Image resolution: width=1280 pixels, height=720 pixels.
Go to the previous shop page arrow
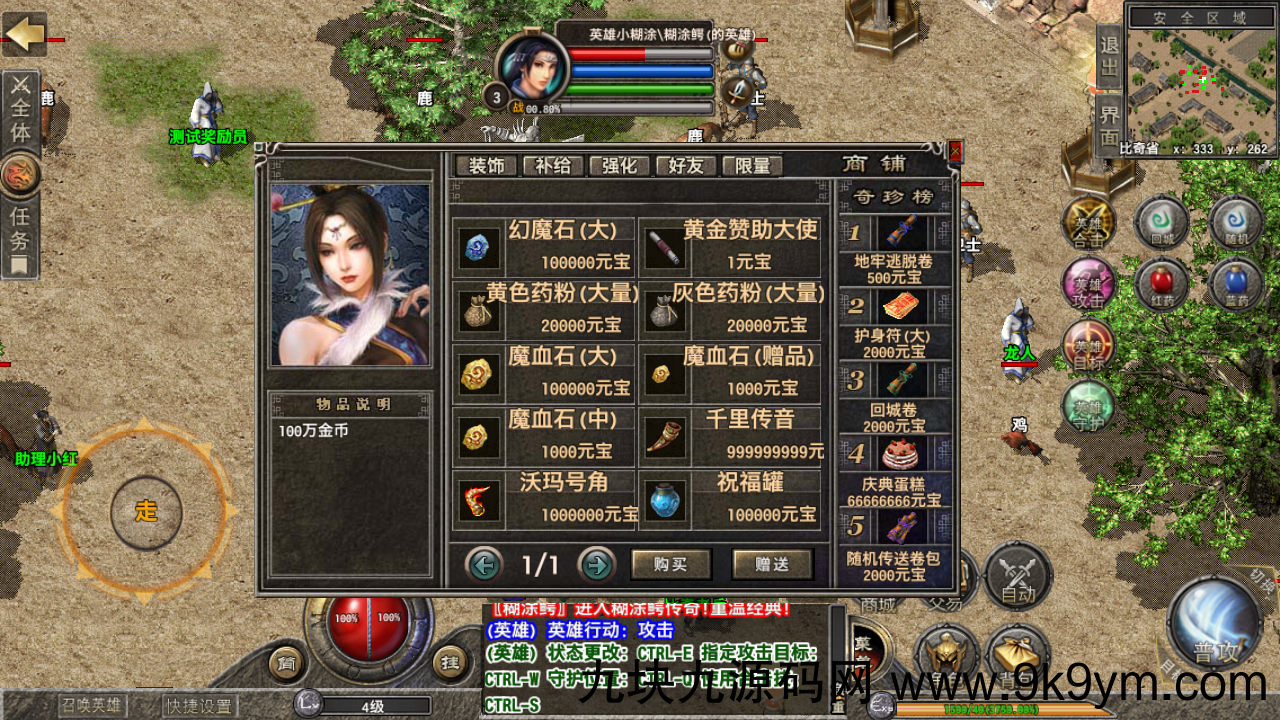coord(484,565)
